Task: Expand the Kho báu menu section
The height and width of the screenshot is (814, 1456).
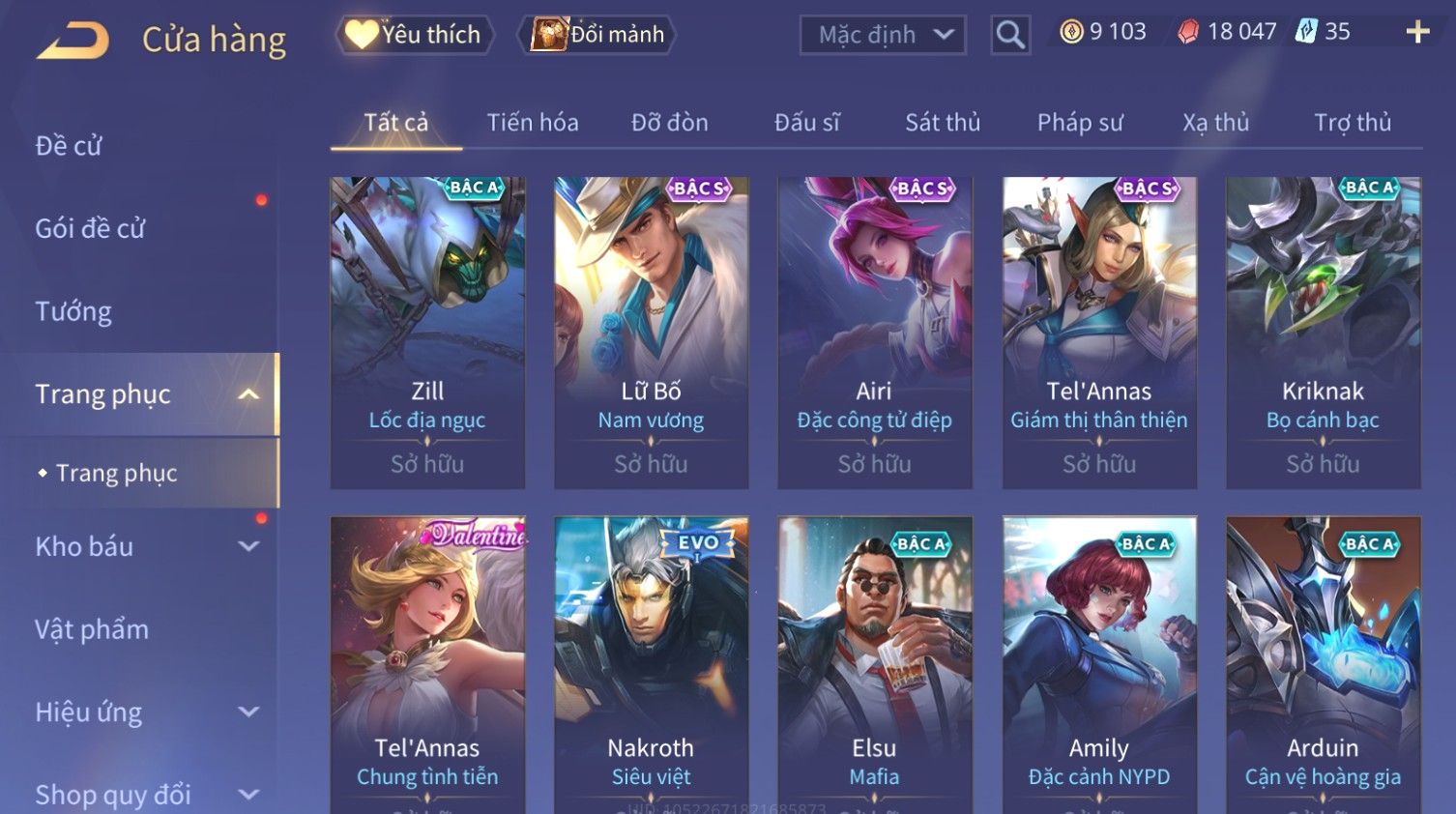Action: 145,546
